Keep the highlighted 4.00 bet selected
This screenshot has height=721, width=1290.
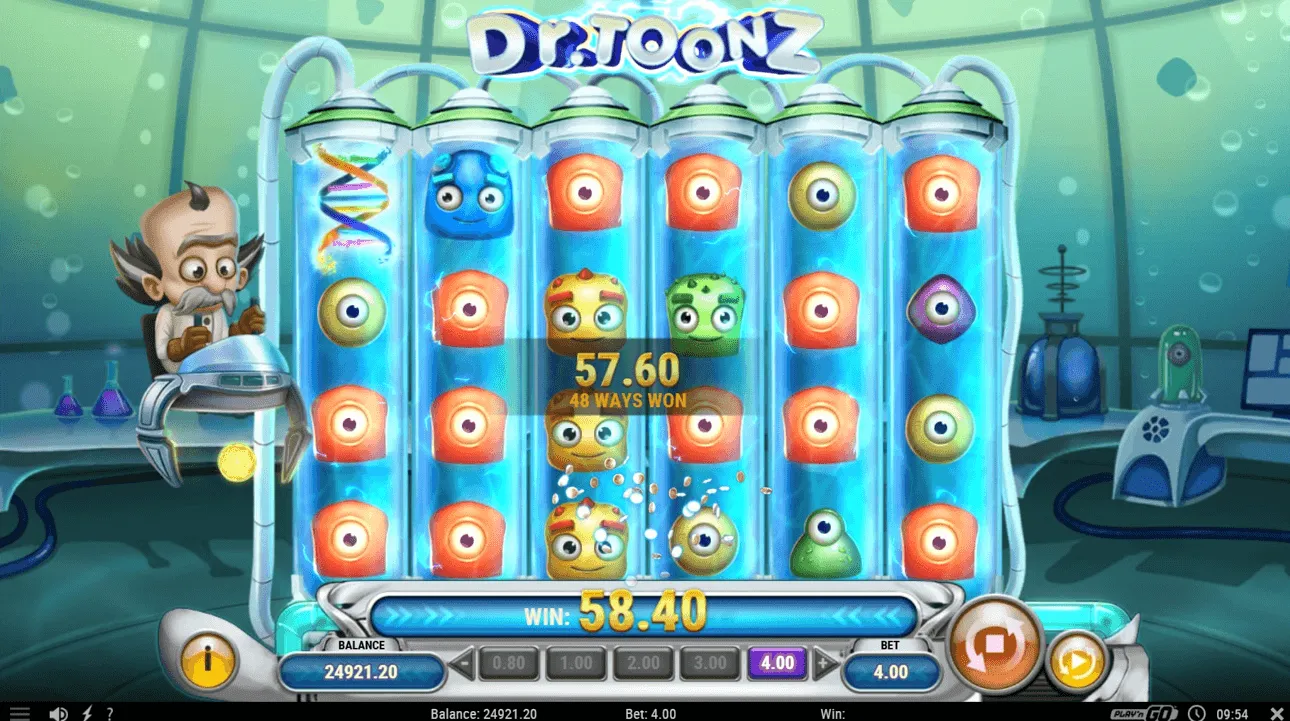[775, 662]
